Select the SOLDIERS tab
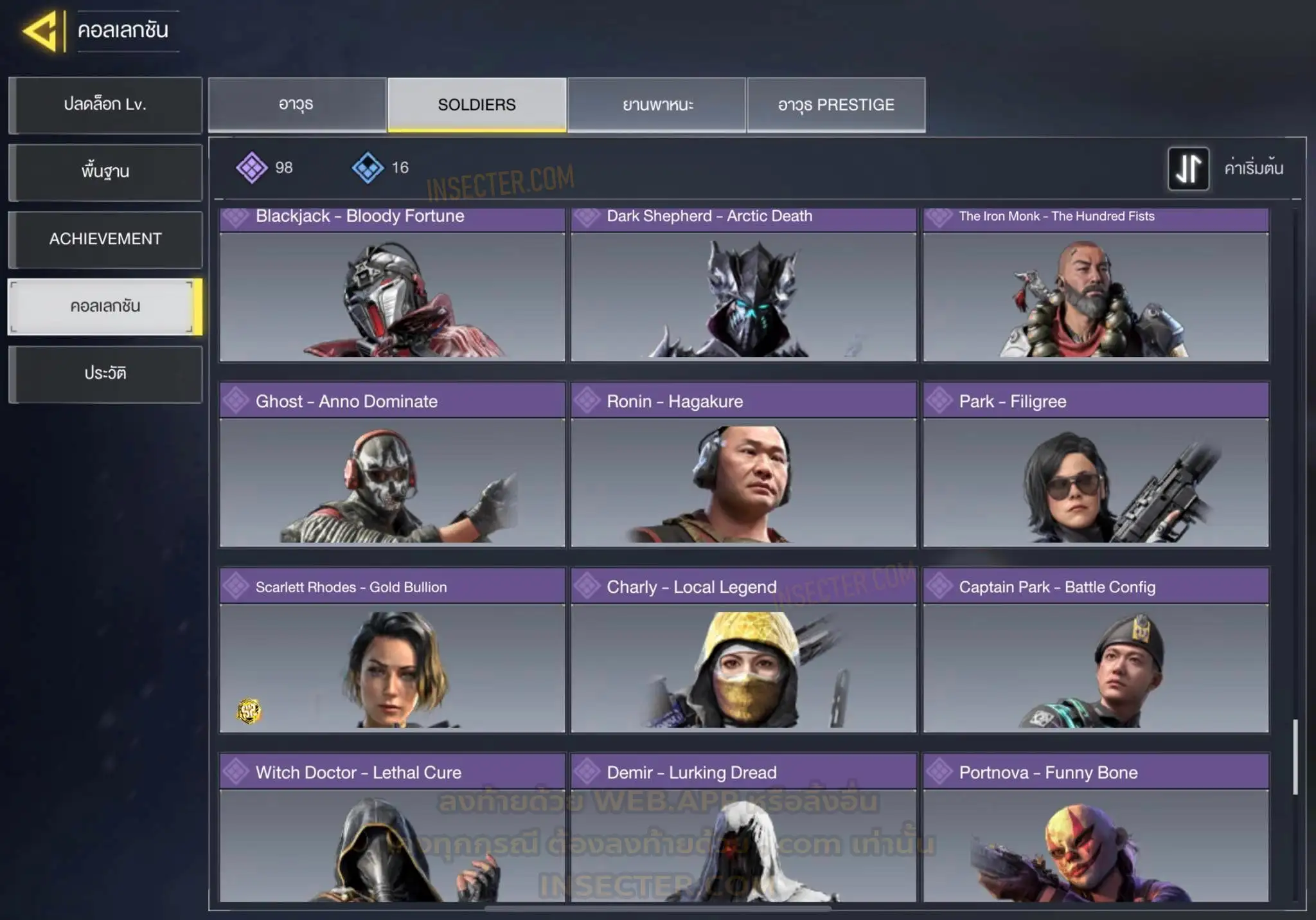This screenshot has height=920, width=1316. [477, 105]
